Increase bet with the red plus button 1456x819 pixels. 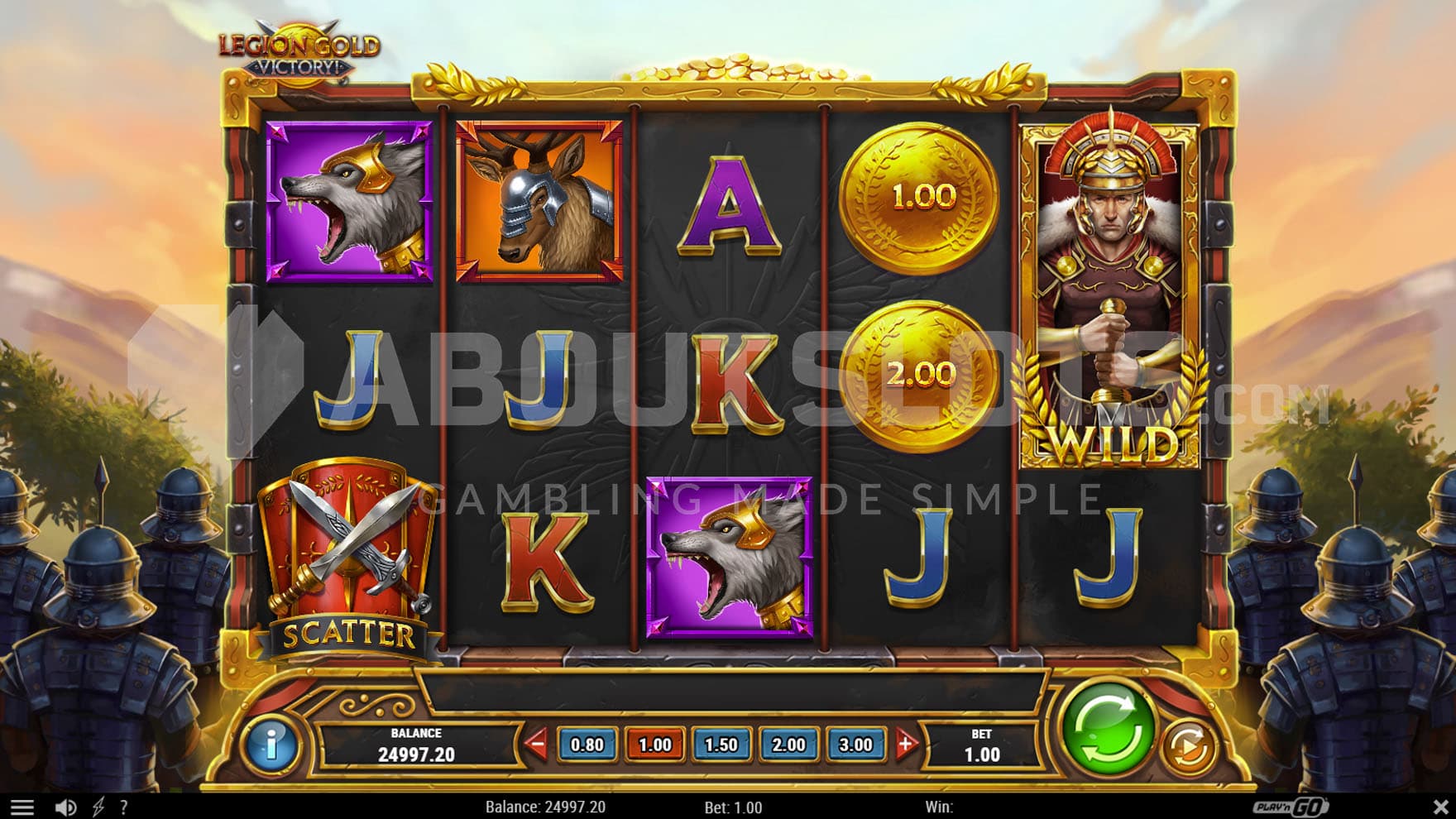pos(906,745)
